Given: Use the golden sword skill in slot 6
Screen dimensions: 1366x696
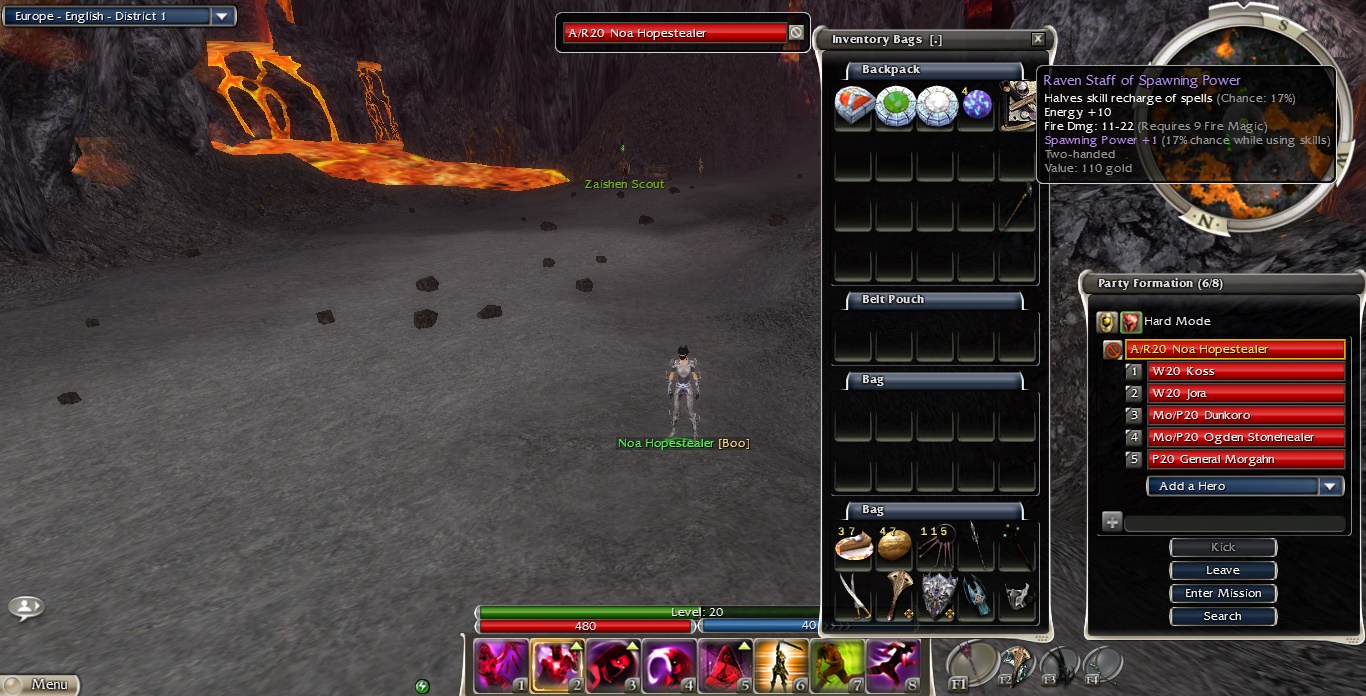Looking at the screenshot, I should (x=781, y=667).
